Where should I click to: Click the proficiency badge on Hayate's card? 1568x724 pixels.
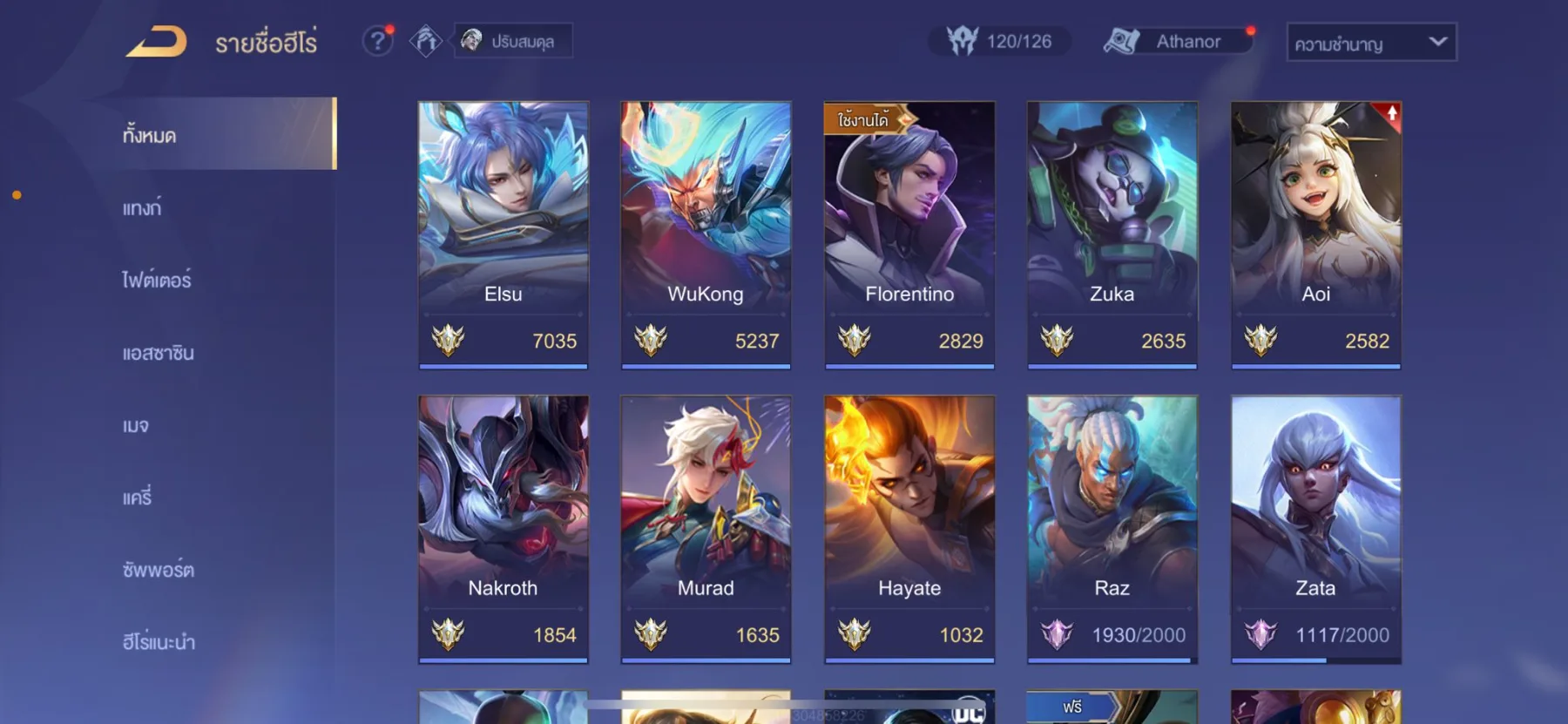tap(854, 635)
